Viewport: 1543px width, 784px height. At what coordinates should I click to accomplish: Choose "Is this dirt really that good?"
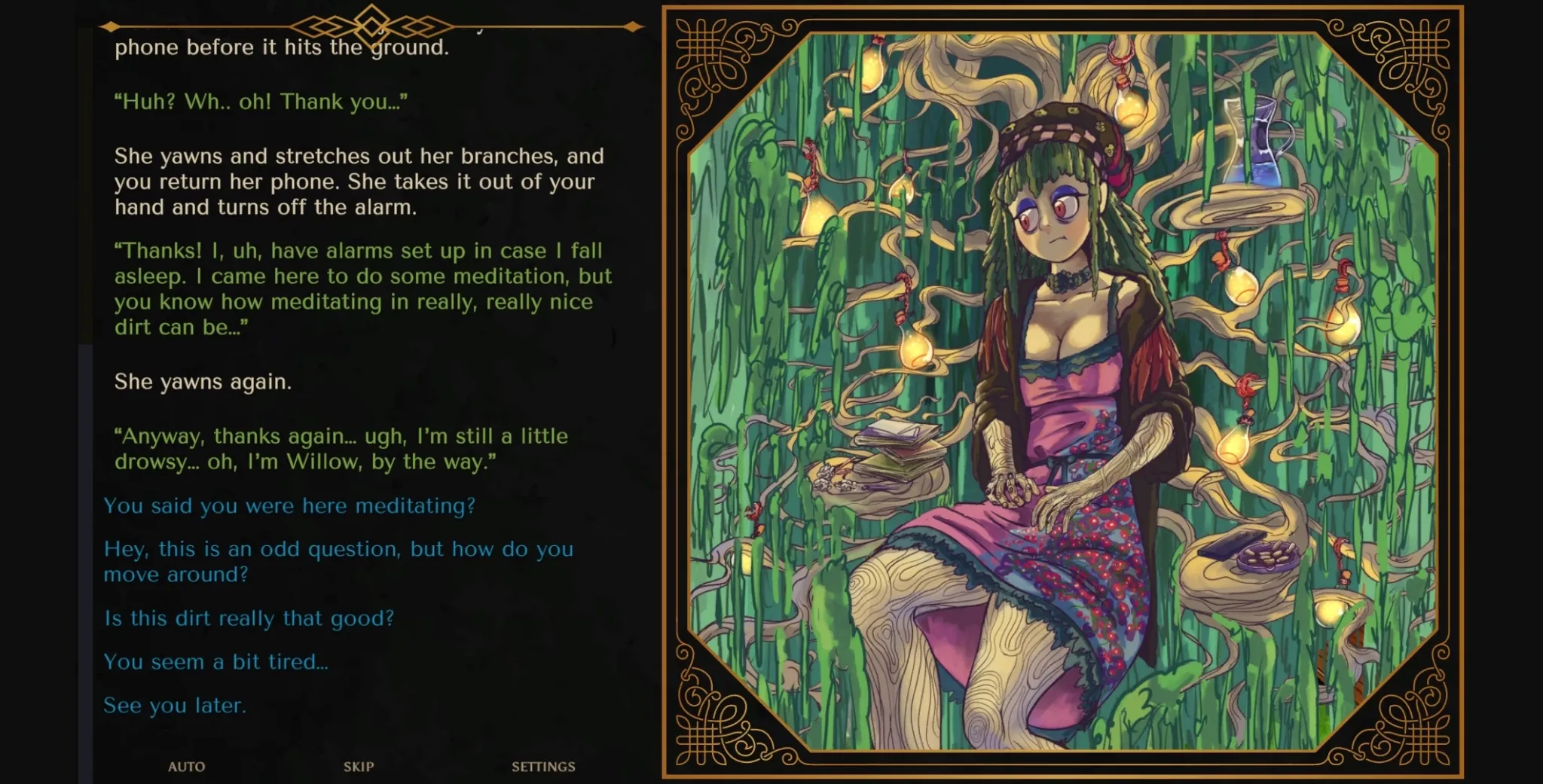pyautogui.click(x=249, y=618)
